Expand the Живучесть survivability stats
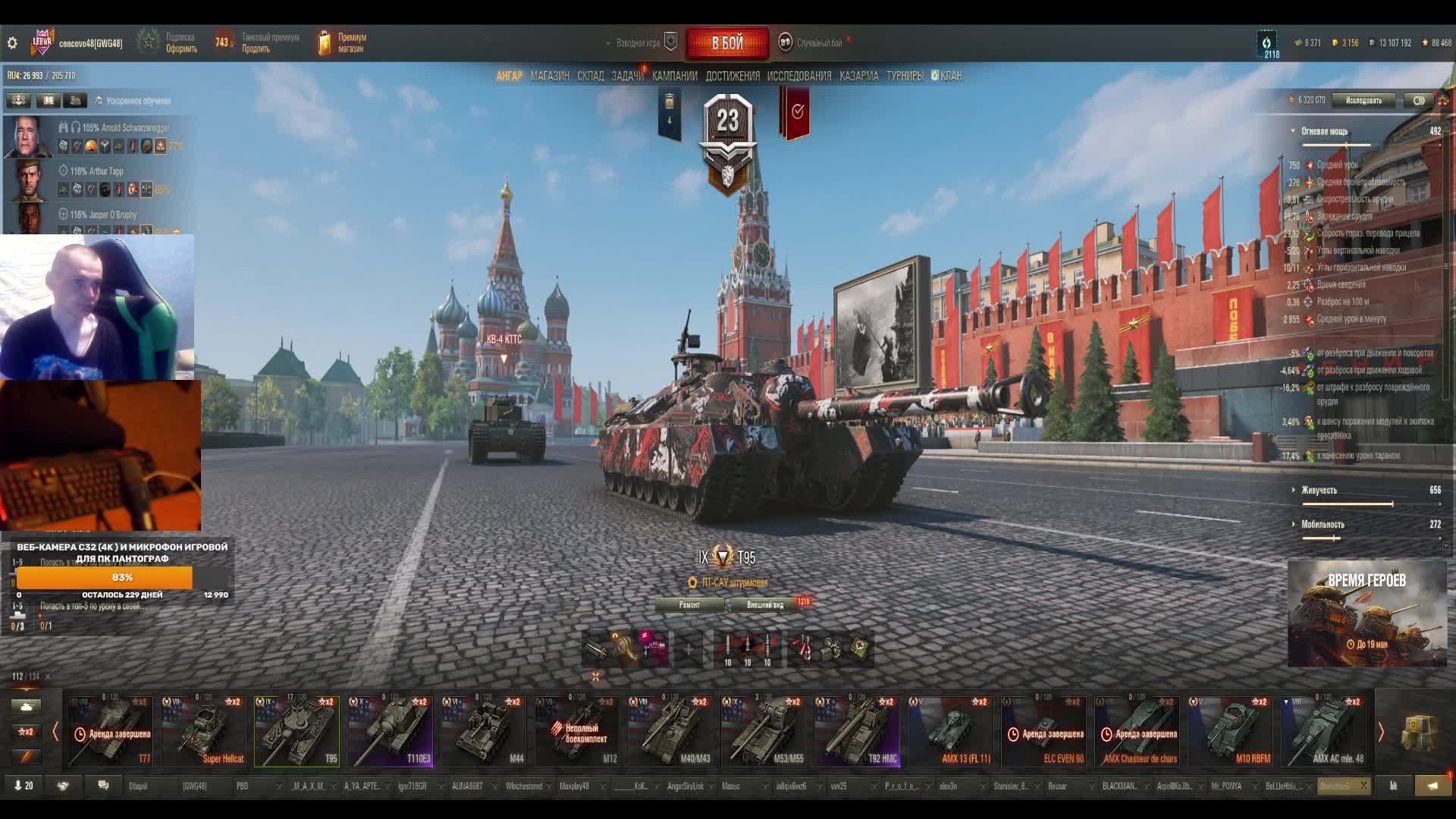The height and width of the screenshot is (819, 1456). point(1319,490)
